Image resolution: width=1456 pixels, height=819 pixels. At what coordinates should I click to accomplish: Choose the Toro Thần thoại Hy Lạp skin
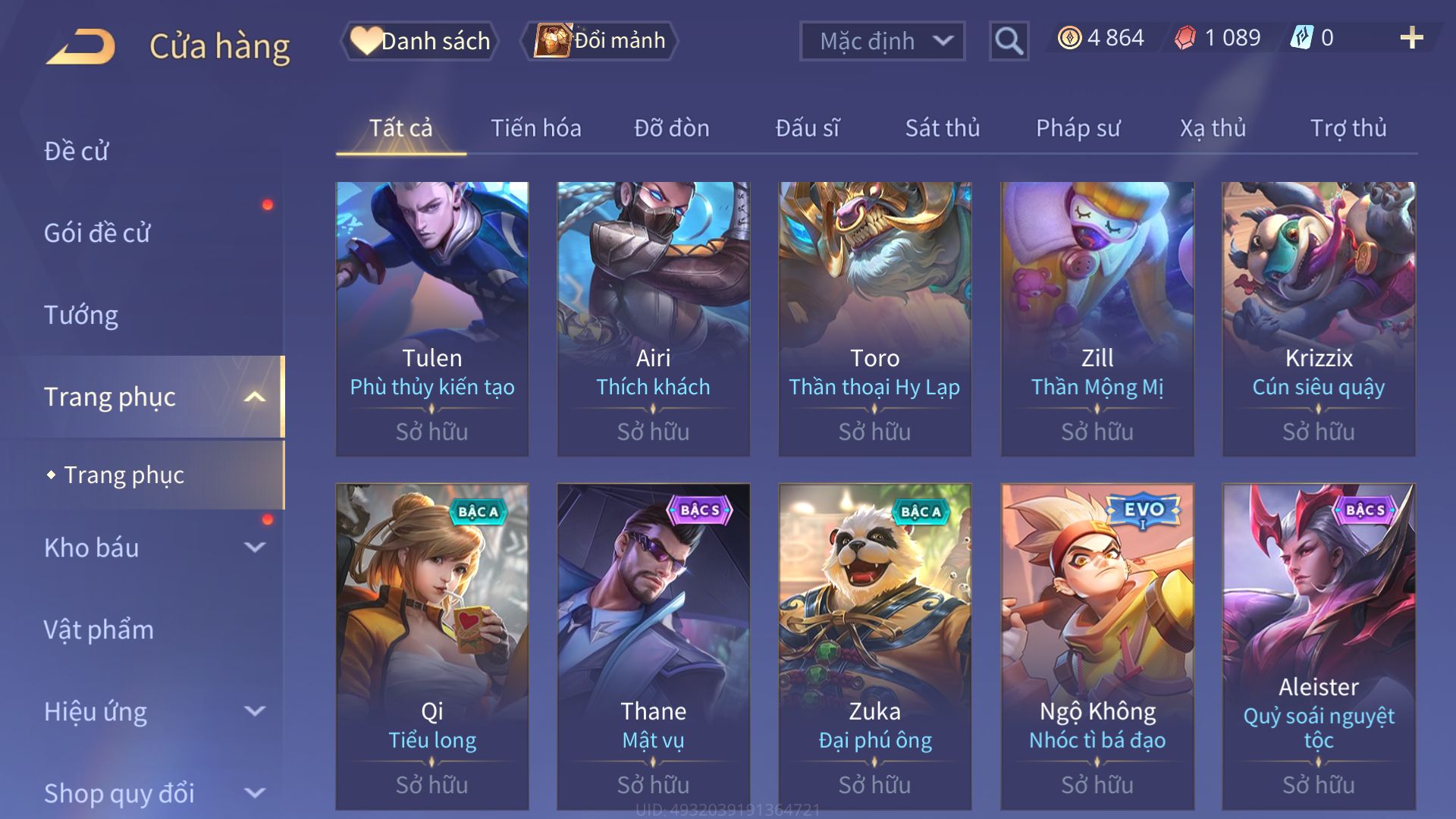click(x=874, y=318)
